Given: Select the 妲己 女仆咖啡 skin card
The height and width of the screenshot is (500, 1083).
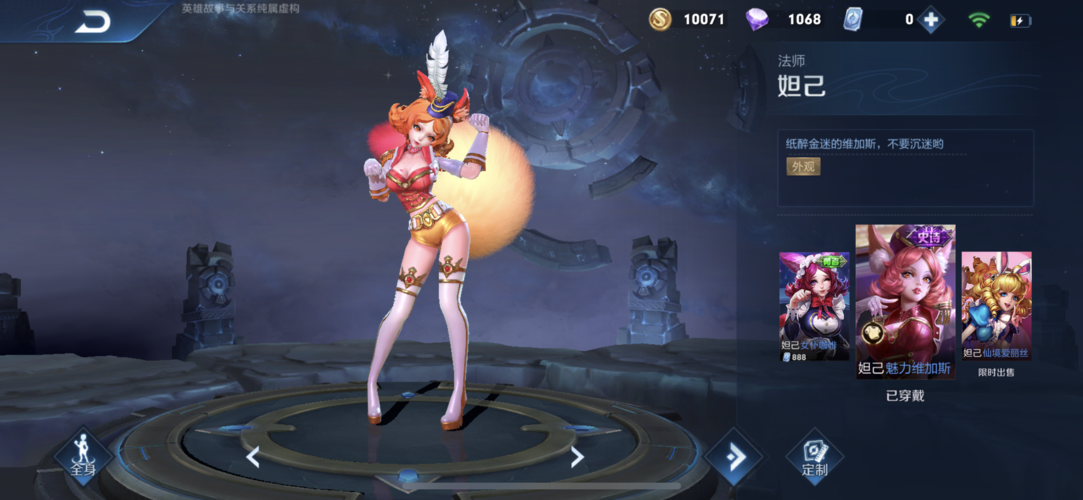Looking at the screenshot, I should coord(814,305).
